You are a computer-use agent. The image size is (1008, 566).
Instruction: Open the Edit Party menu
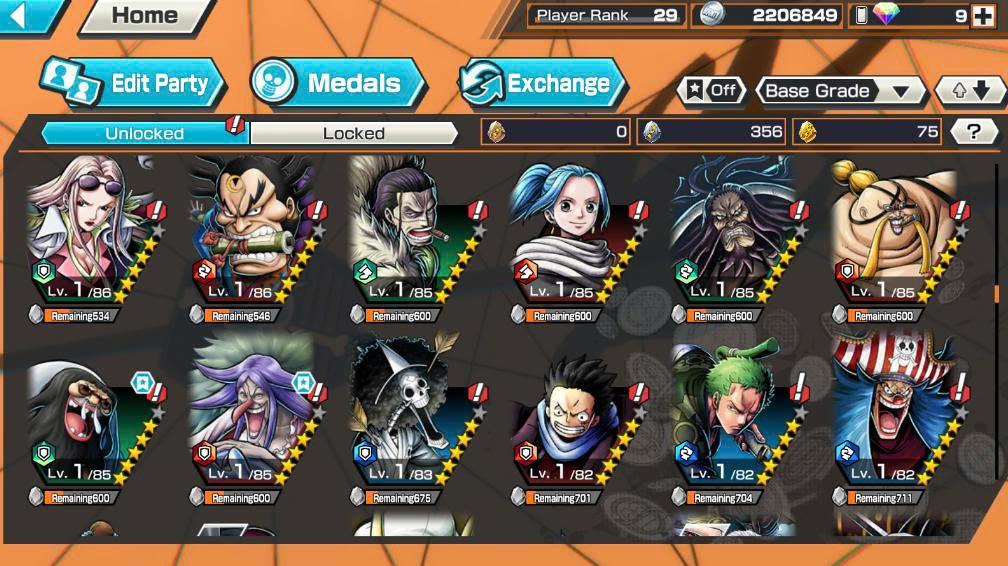(x=133, y=84)
